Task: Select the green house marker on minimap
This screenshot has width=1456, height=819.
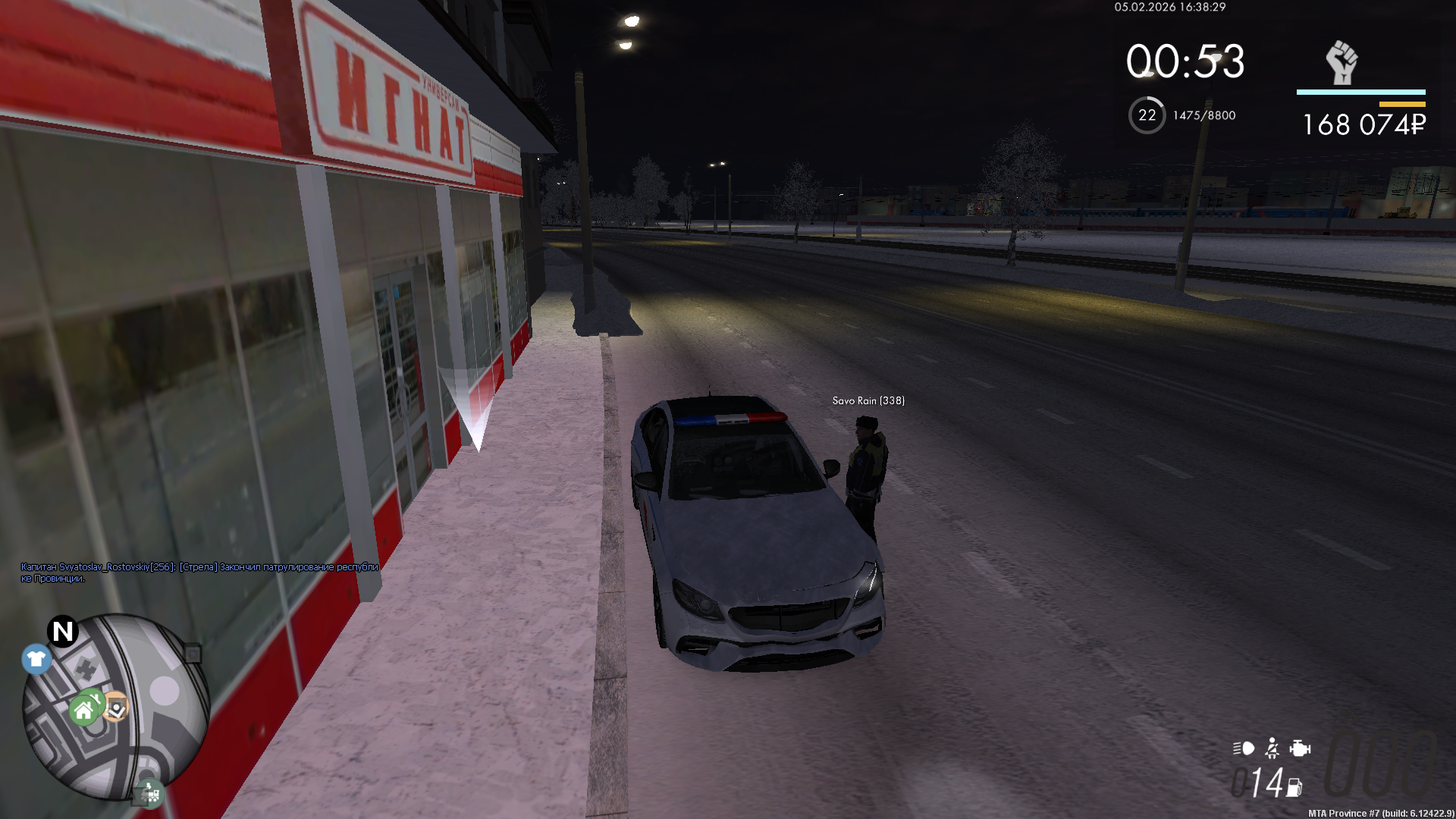Action: point(84,711)
